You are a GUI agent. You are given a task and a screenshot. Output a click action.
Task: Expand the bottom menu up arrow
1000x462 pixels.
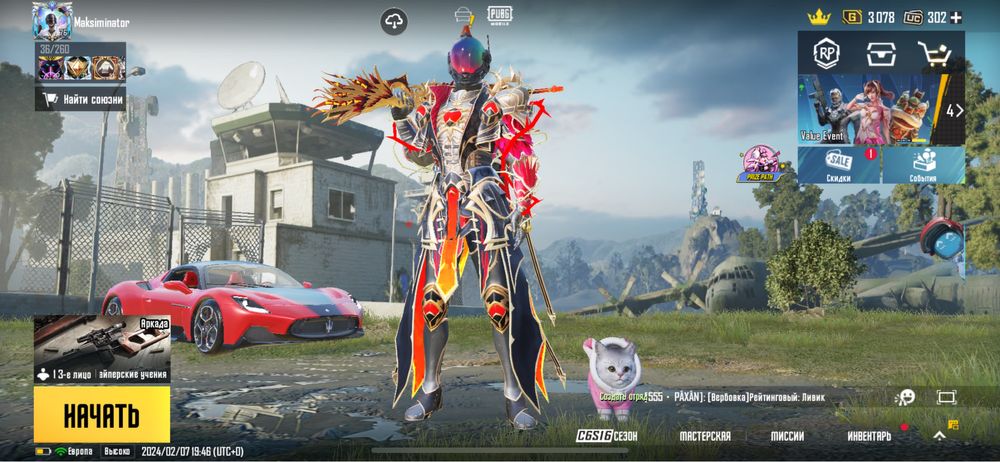pos(939,436)
